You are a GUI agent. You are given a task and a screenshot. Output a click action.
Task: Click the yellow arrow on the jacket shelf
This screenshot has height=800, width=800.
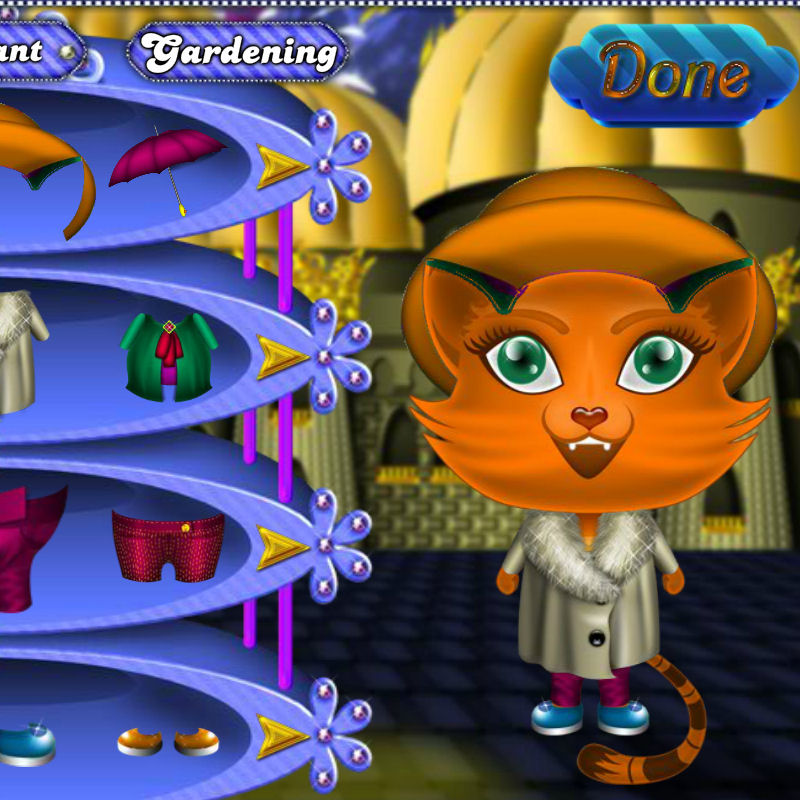point(283,356)
